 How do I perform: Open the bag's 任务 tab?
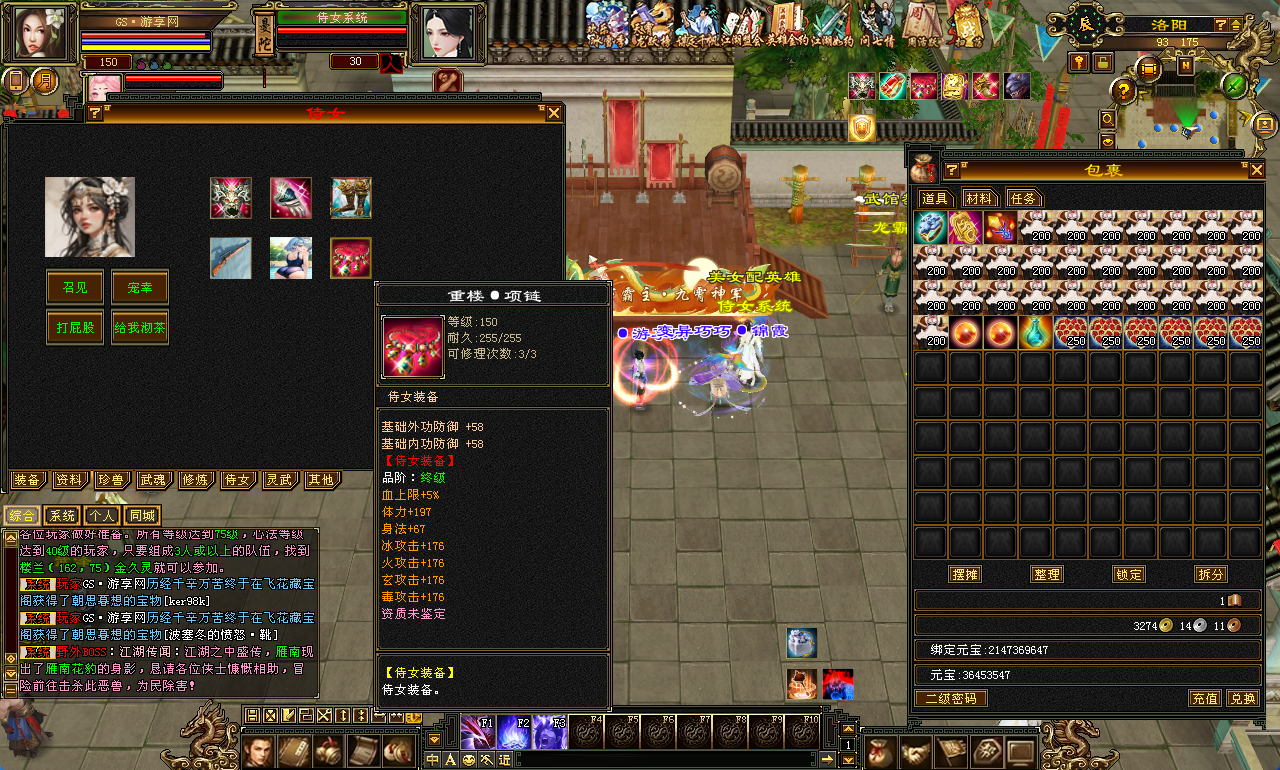[x=1023, y=198]
